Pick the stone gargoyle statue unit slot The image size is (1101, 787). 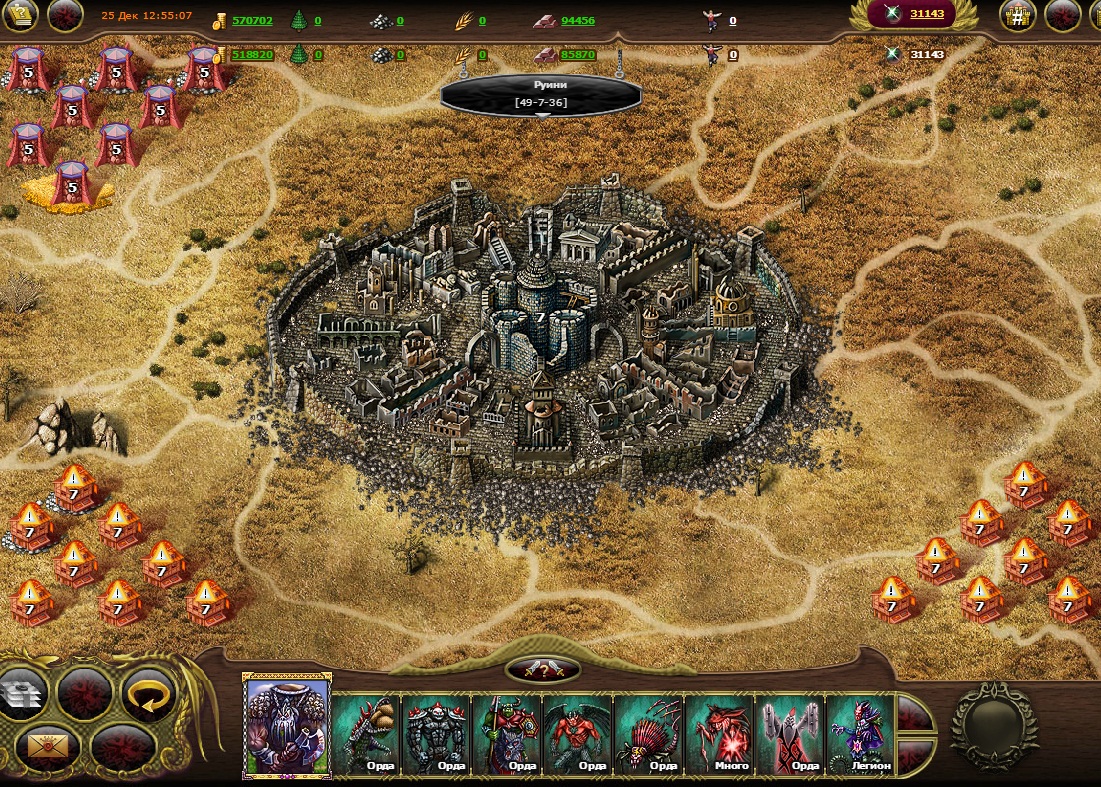tap(790, 735)
